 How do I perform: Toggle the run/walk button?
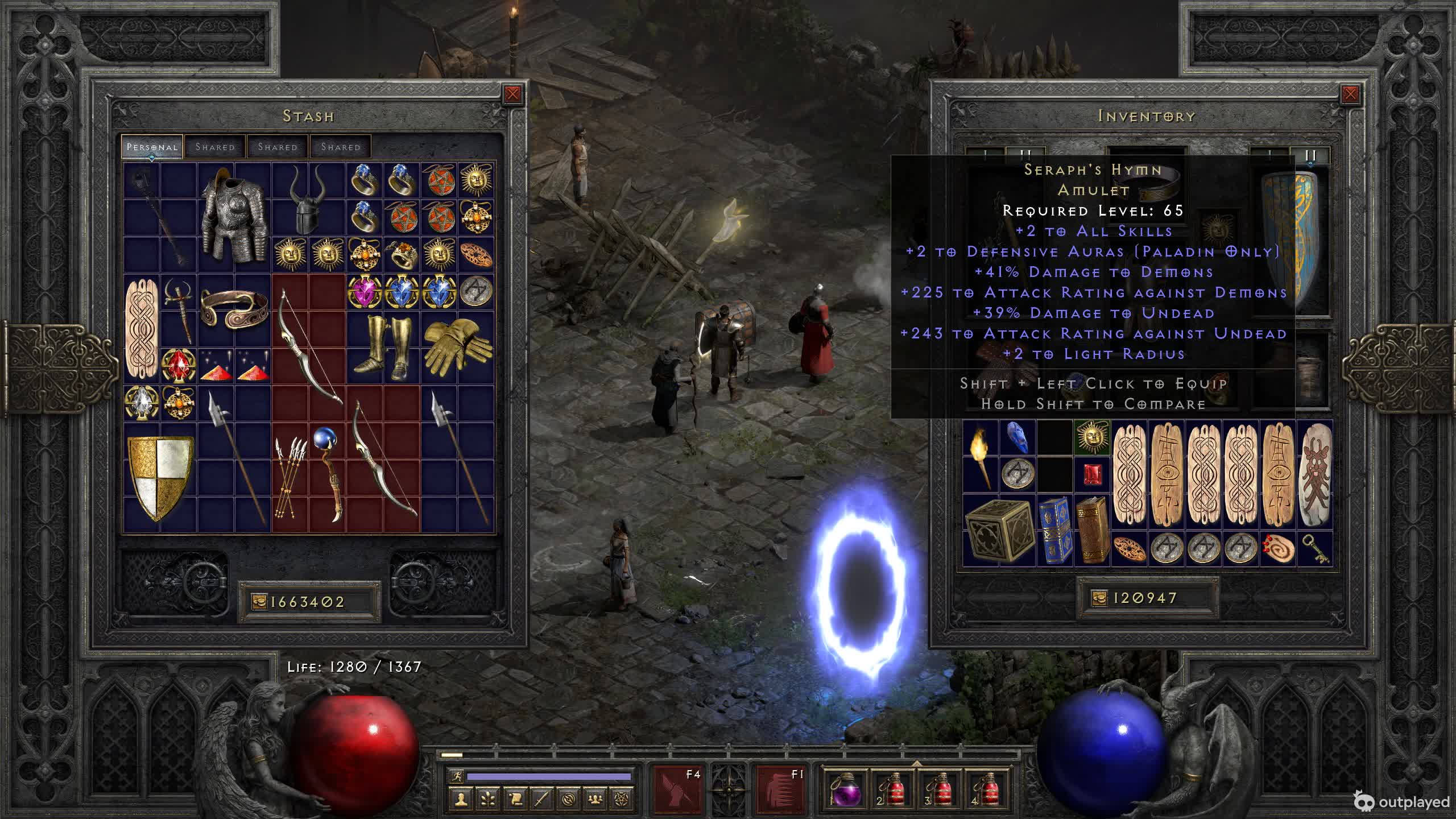(x=457, y=776)
